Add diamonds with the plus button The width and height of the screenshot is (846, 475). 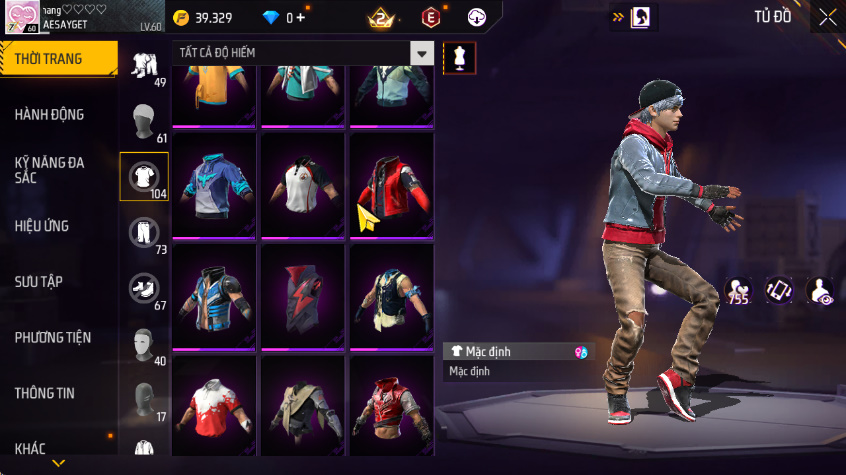pyautogui.click(x=300, y=18)
